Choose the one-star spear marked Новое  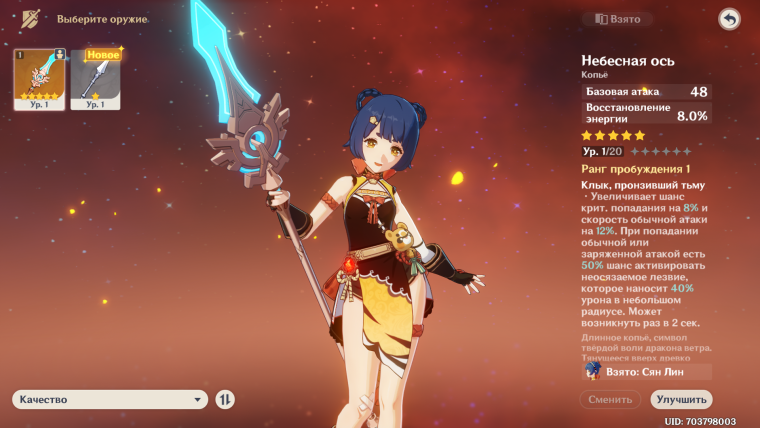pyautogui.click(x=95, y=79)
